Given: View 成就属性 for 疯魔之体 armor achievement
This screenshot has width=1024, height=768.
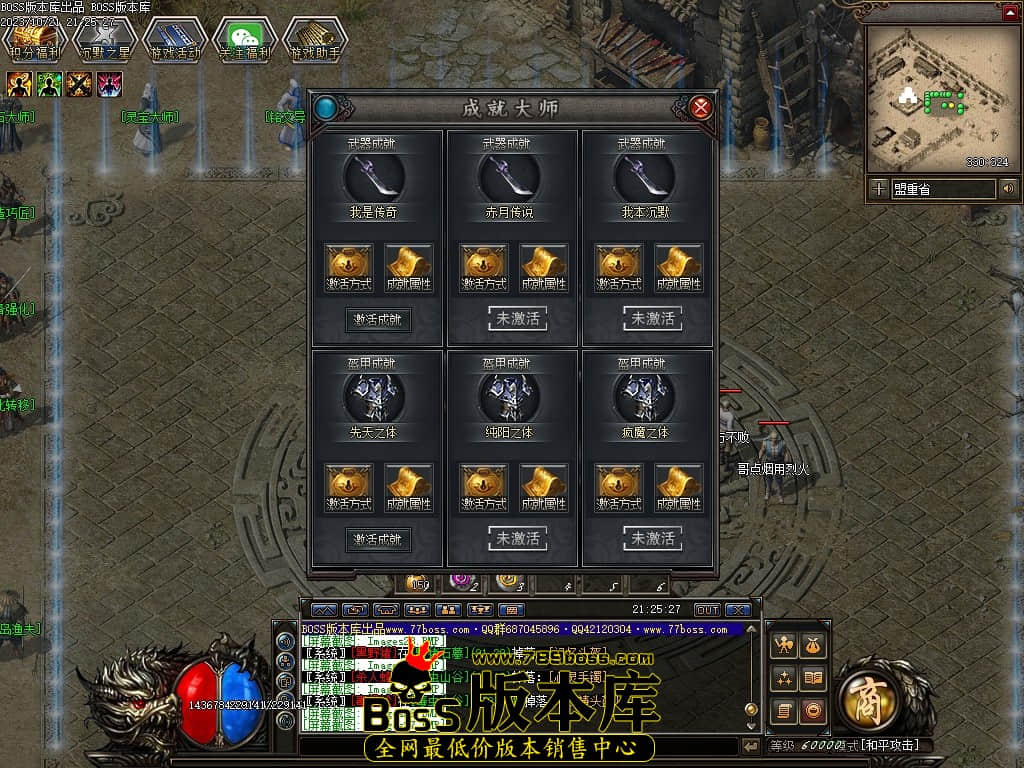Looking at the screenshot, I should (679, 486).
